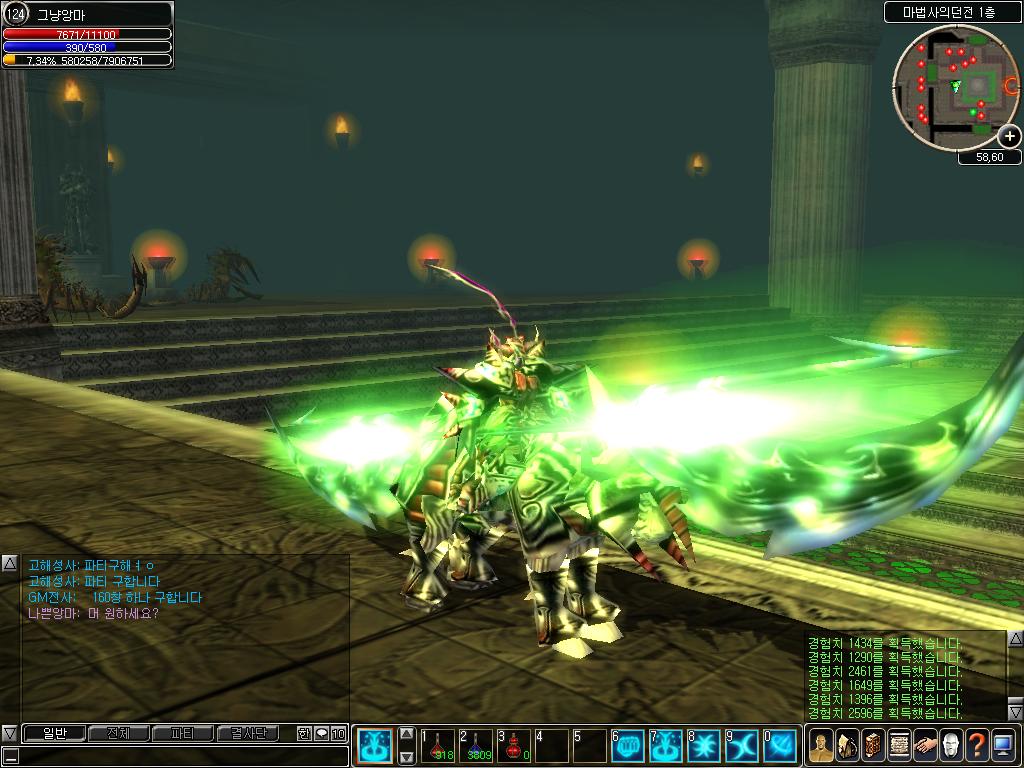The width and height of the screenshot is (1024, 768).
Task: Open the question mark help icon
Action: (x=977, y=745)
